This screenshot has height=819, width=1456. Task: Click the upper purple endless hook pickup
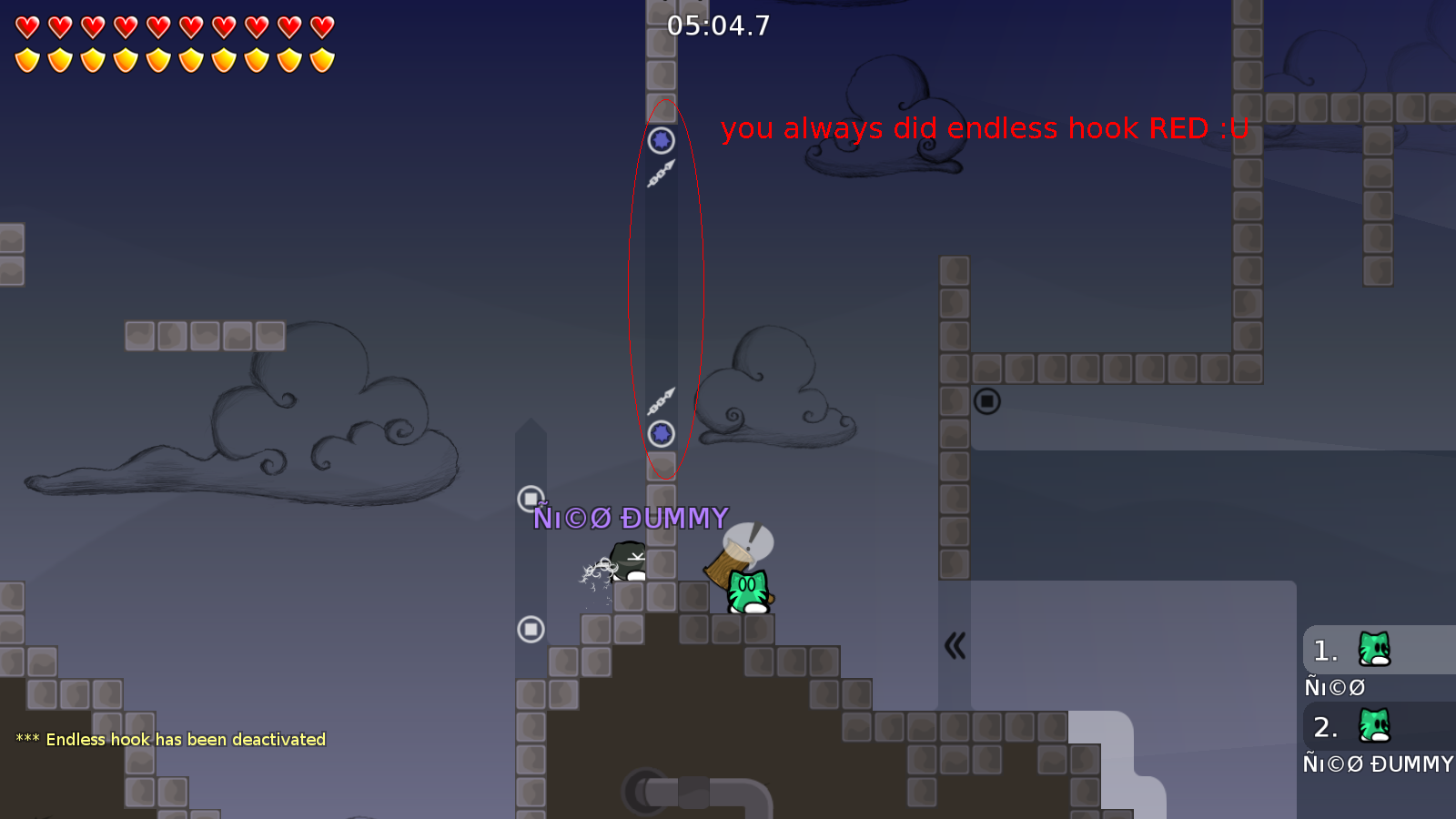661,140
